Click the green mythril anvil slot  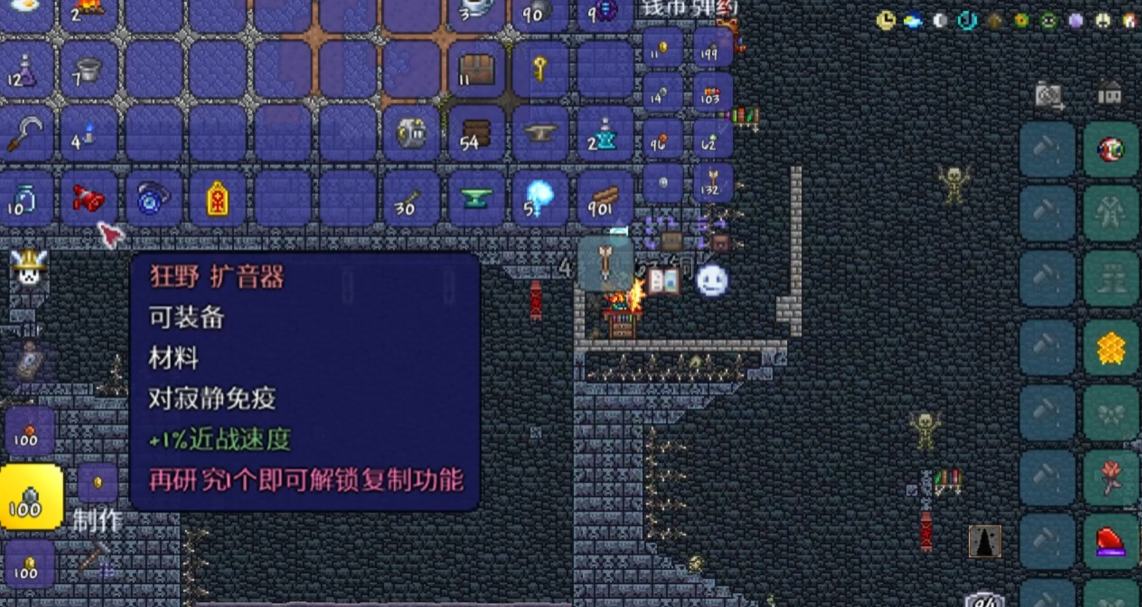tap(477, 198)
